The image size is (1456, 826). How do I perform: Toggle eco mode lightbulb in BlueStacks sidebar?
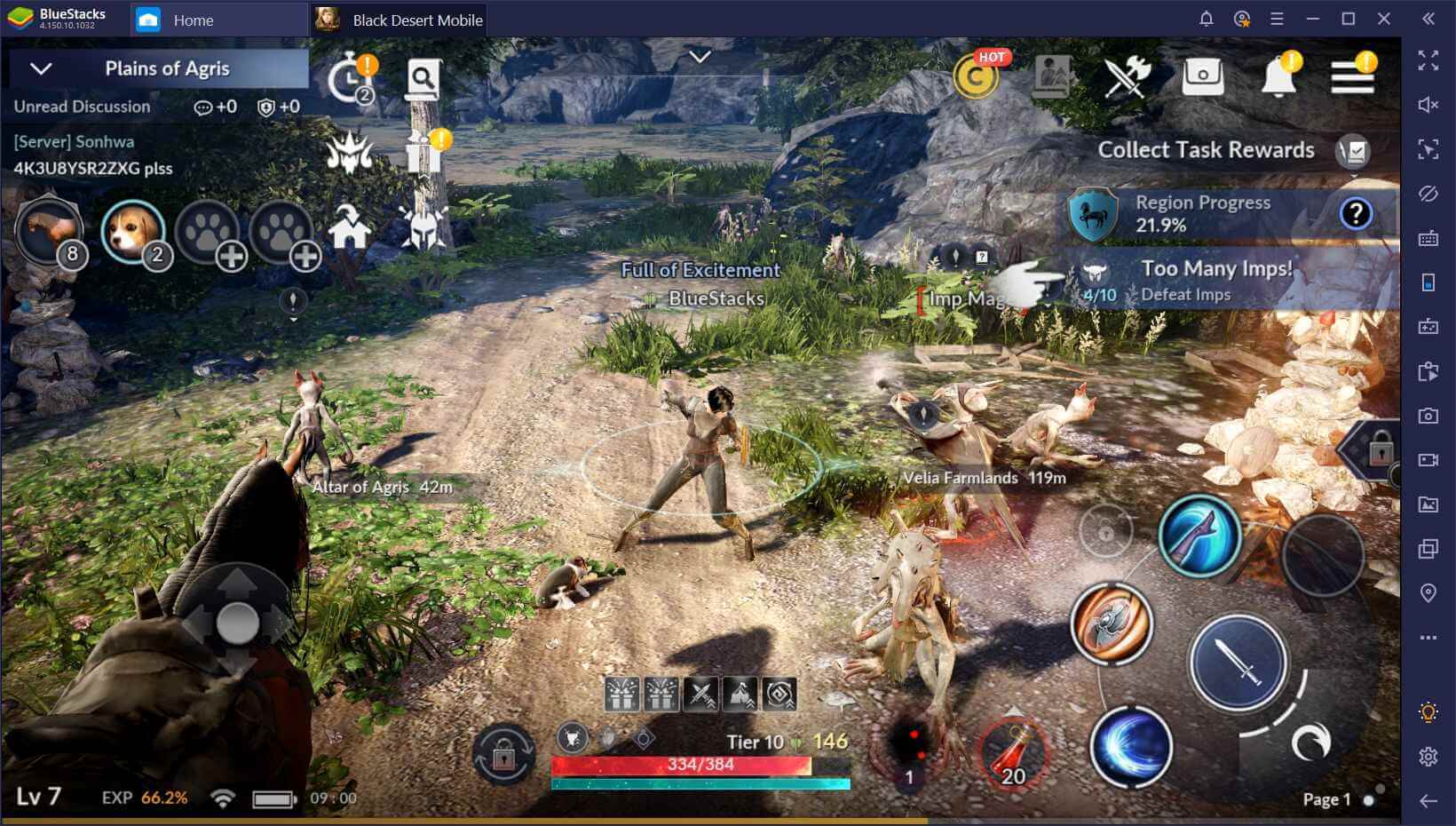click(1427, 711)
